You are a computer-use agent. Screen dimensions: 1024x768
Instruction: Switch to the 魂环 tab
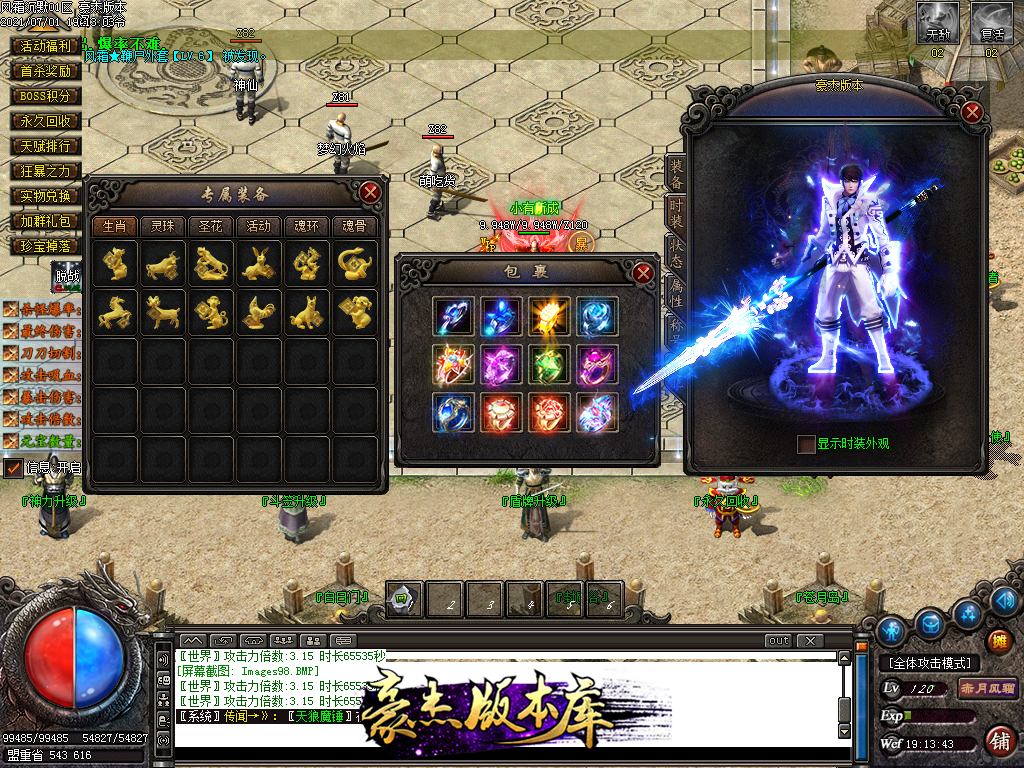306,226
